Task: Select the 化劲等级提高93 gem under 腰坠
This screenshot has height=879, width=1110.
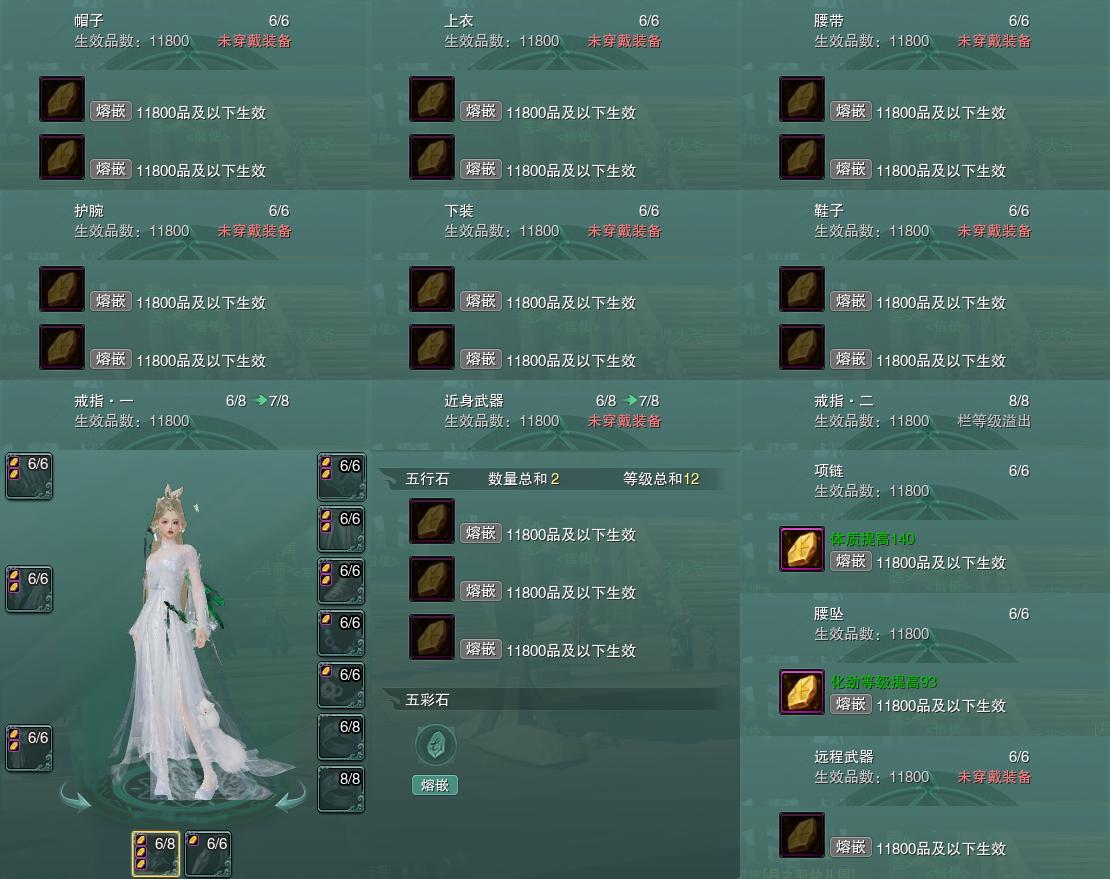Action: pos(801,693)
